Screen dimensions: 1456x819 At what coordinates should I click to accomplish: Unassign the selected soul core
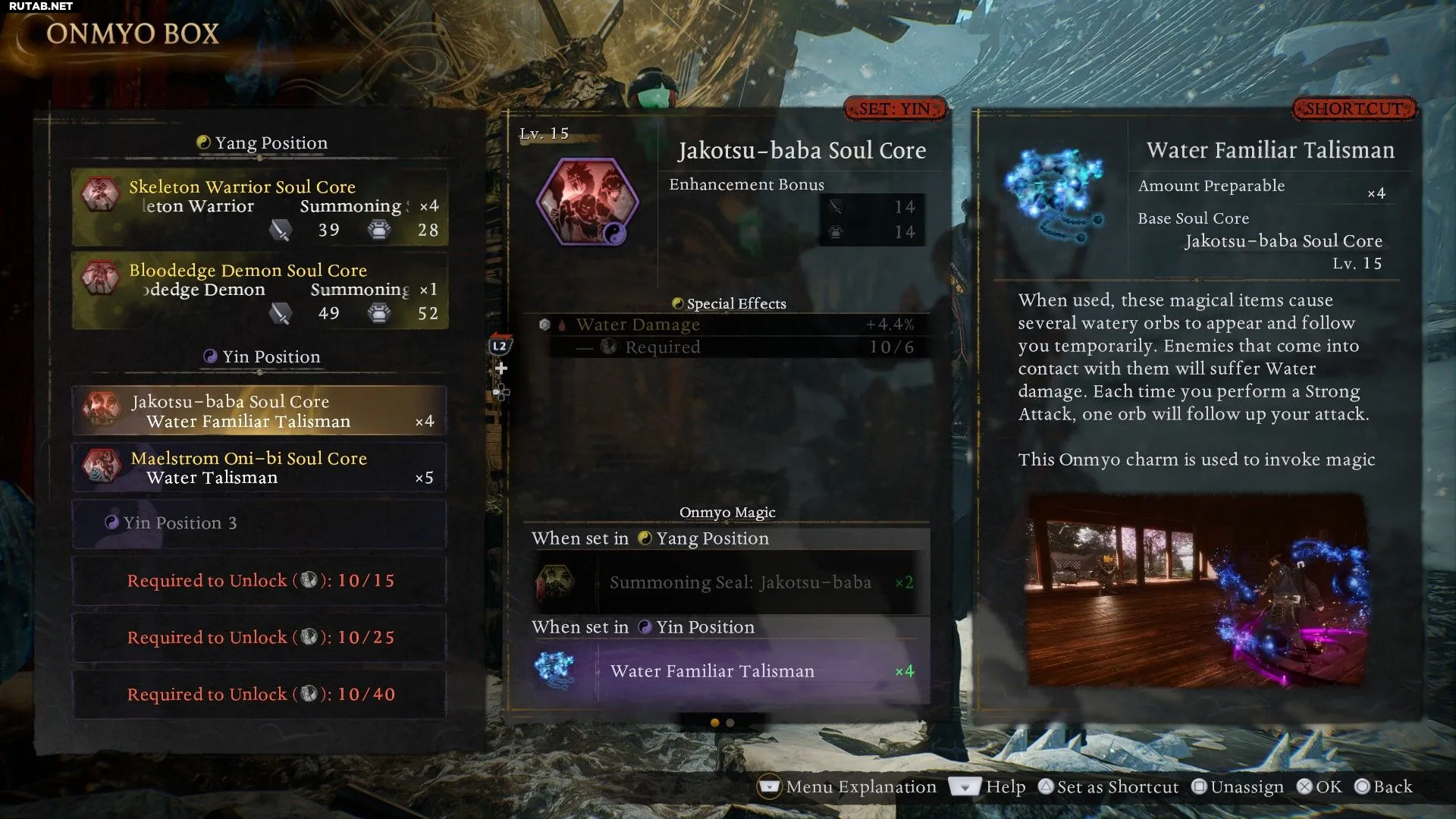click(x=1237, y=787)
